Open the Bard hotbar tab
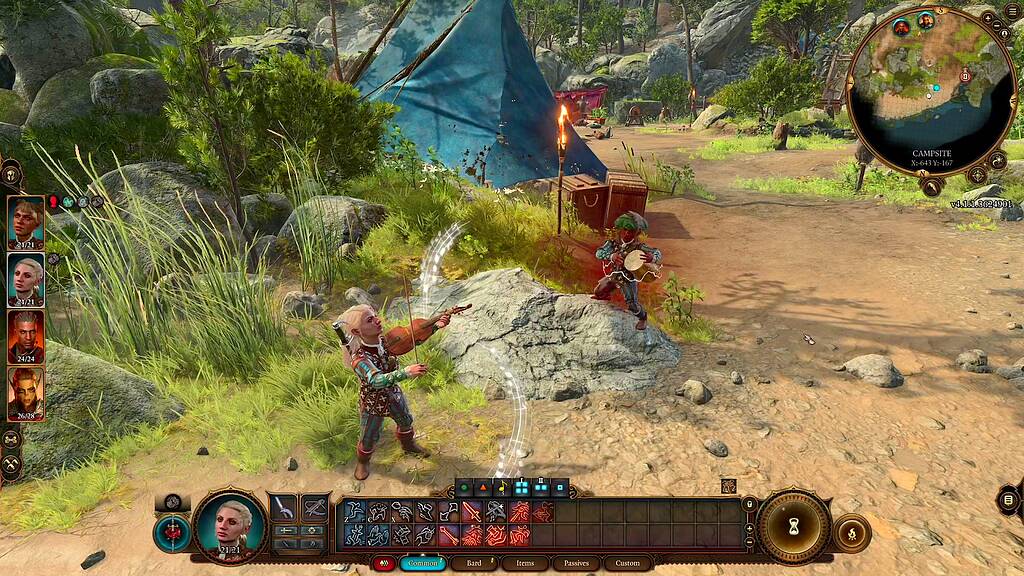This screenshot has width=1024, height=576. [474, 563]
